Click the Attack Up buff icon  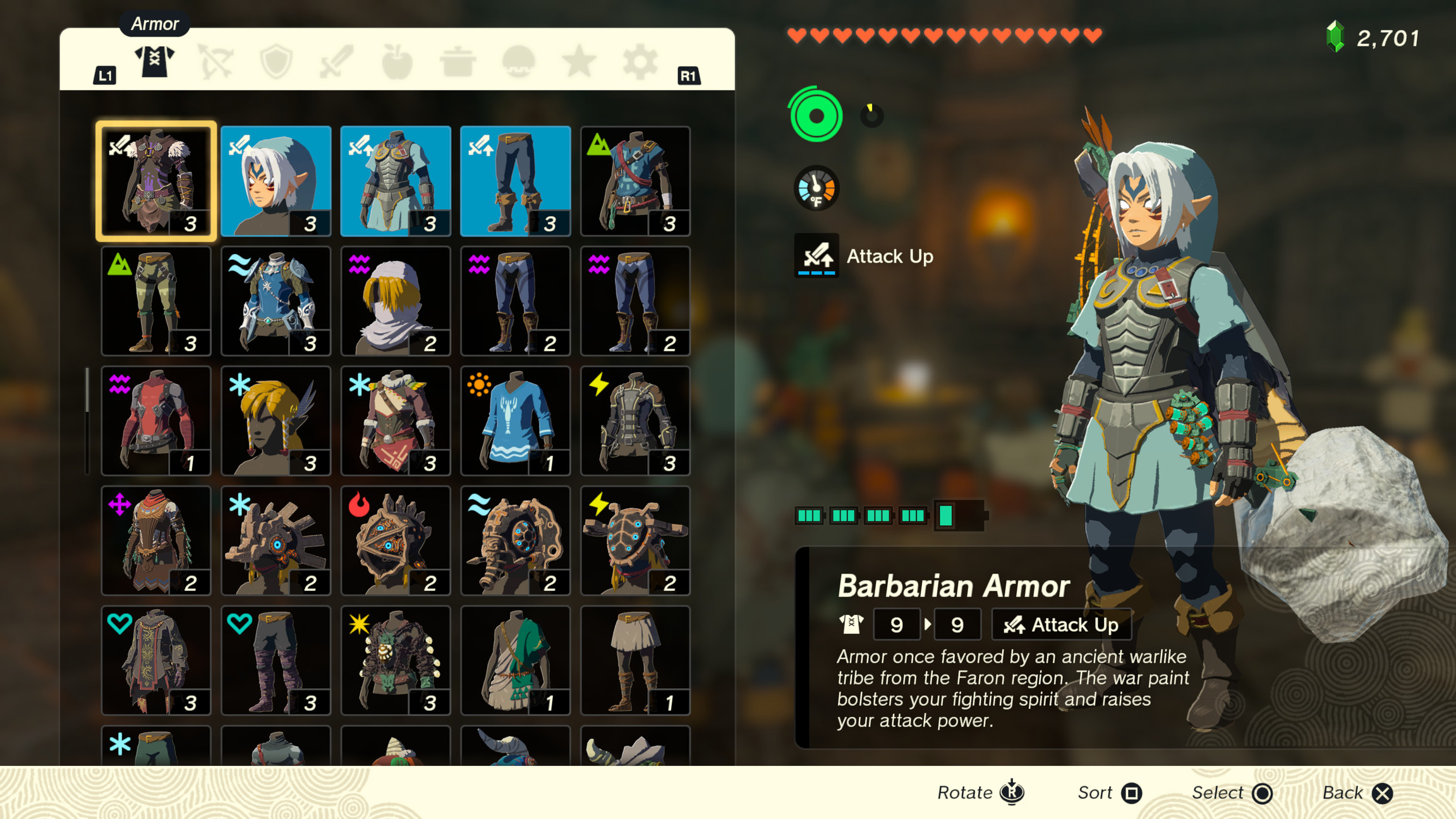tap(816, 257)
